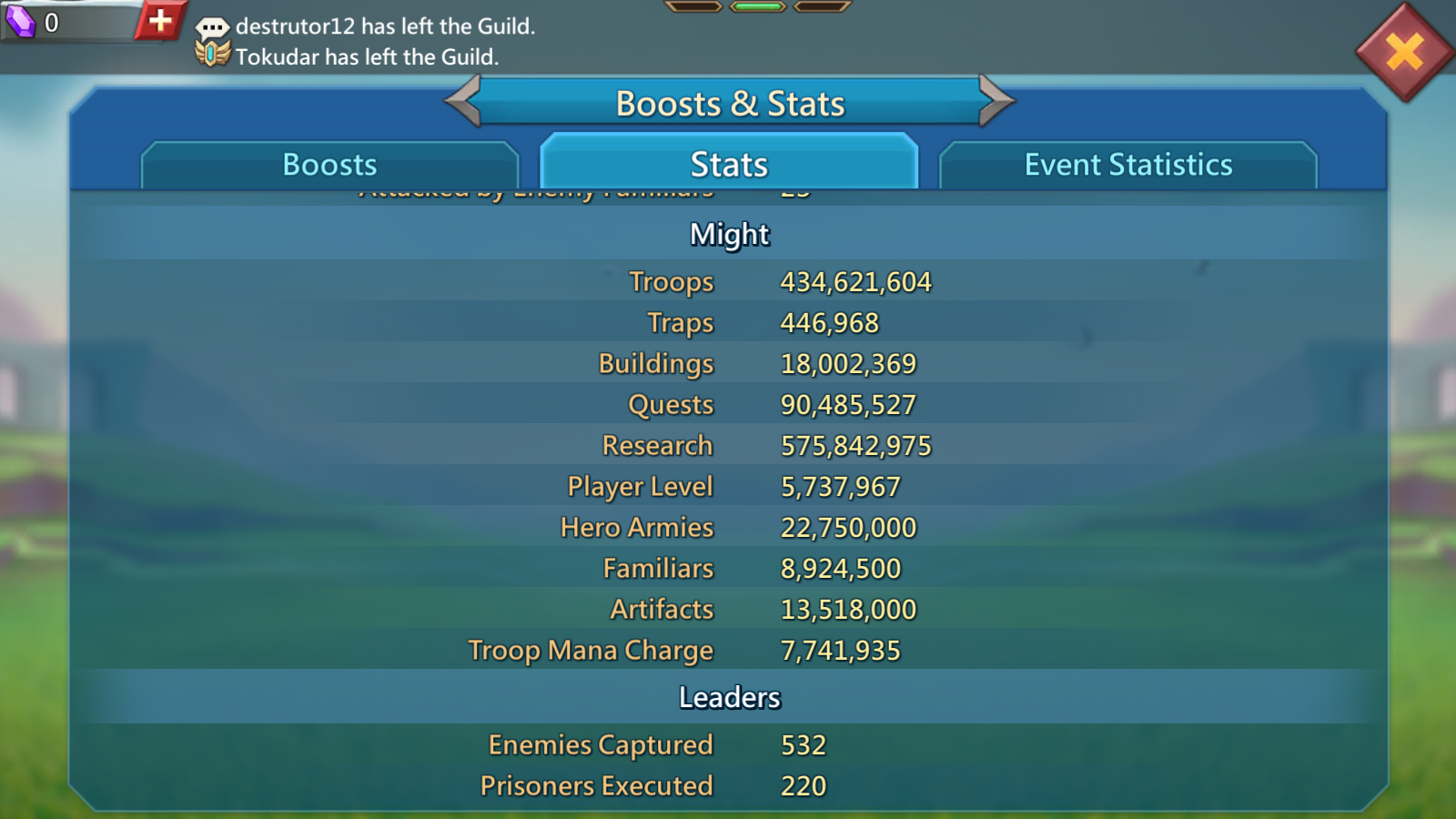The image size is (1456, 819).
Task: Open the chat speech bubble icon
Action: (212, 27)
